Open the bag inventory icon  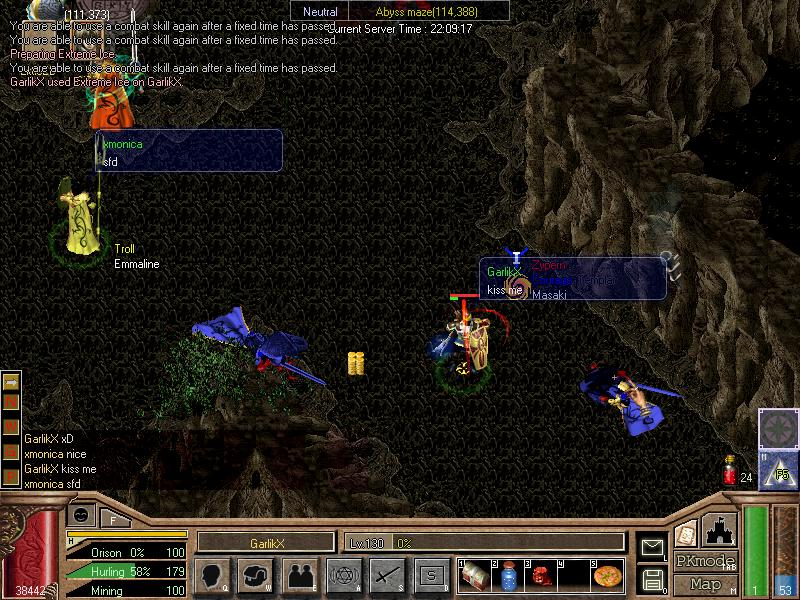pyautogui.click(x=256, y=575)
